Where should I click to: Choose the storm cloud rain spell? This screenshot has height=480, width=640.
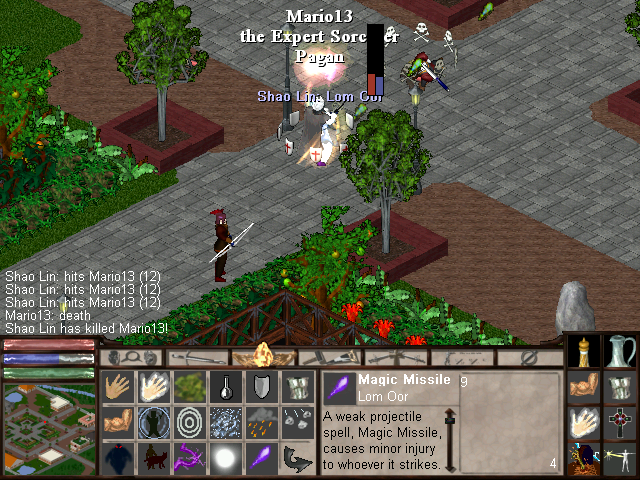pyautogui.click(x=262, y=422)
